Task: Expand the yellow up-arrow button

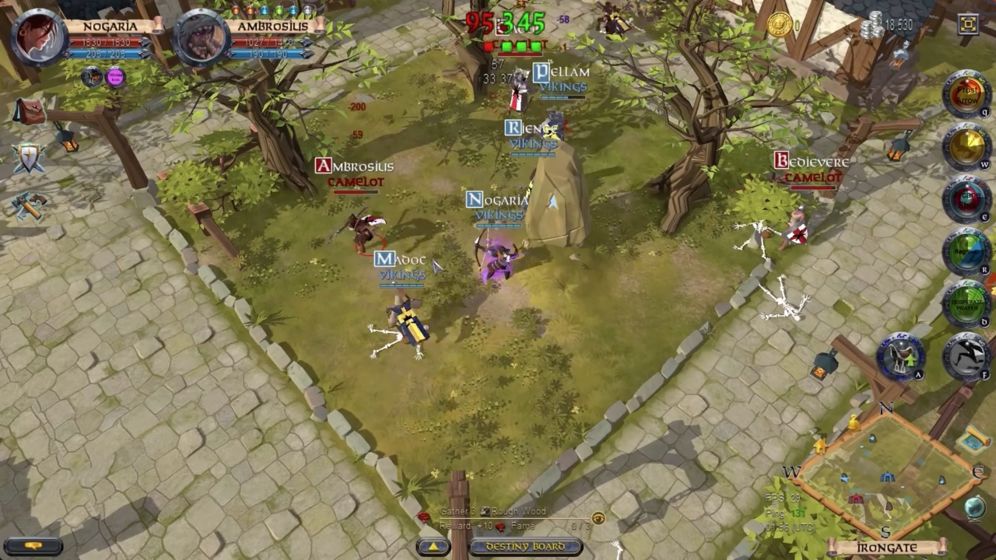Action: pos(433,547)
